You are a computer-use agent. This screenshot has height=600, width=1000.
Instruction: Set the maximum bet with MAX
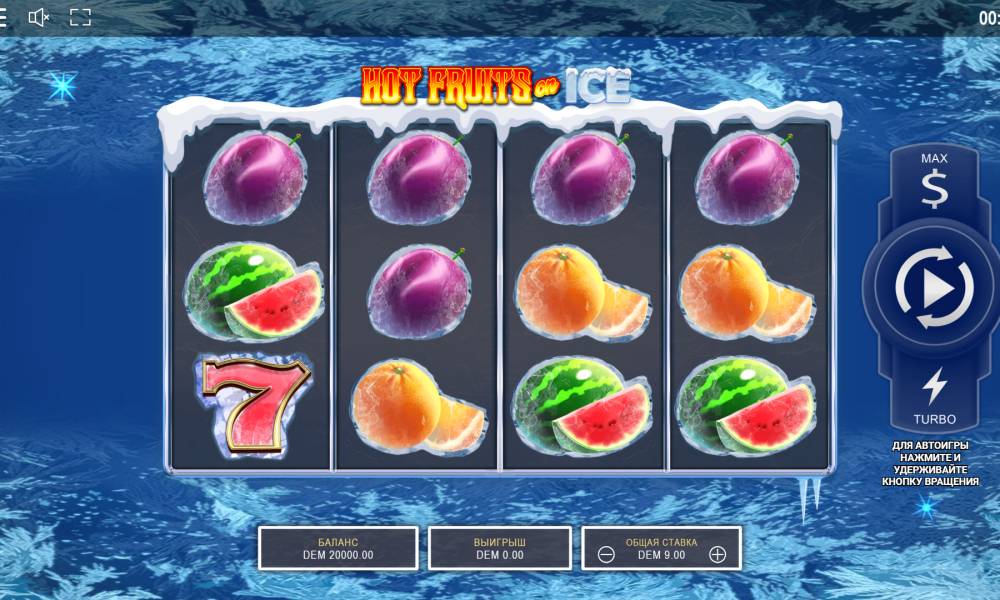point(933,181)
